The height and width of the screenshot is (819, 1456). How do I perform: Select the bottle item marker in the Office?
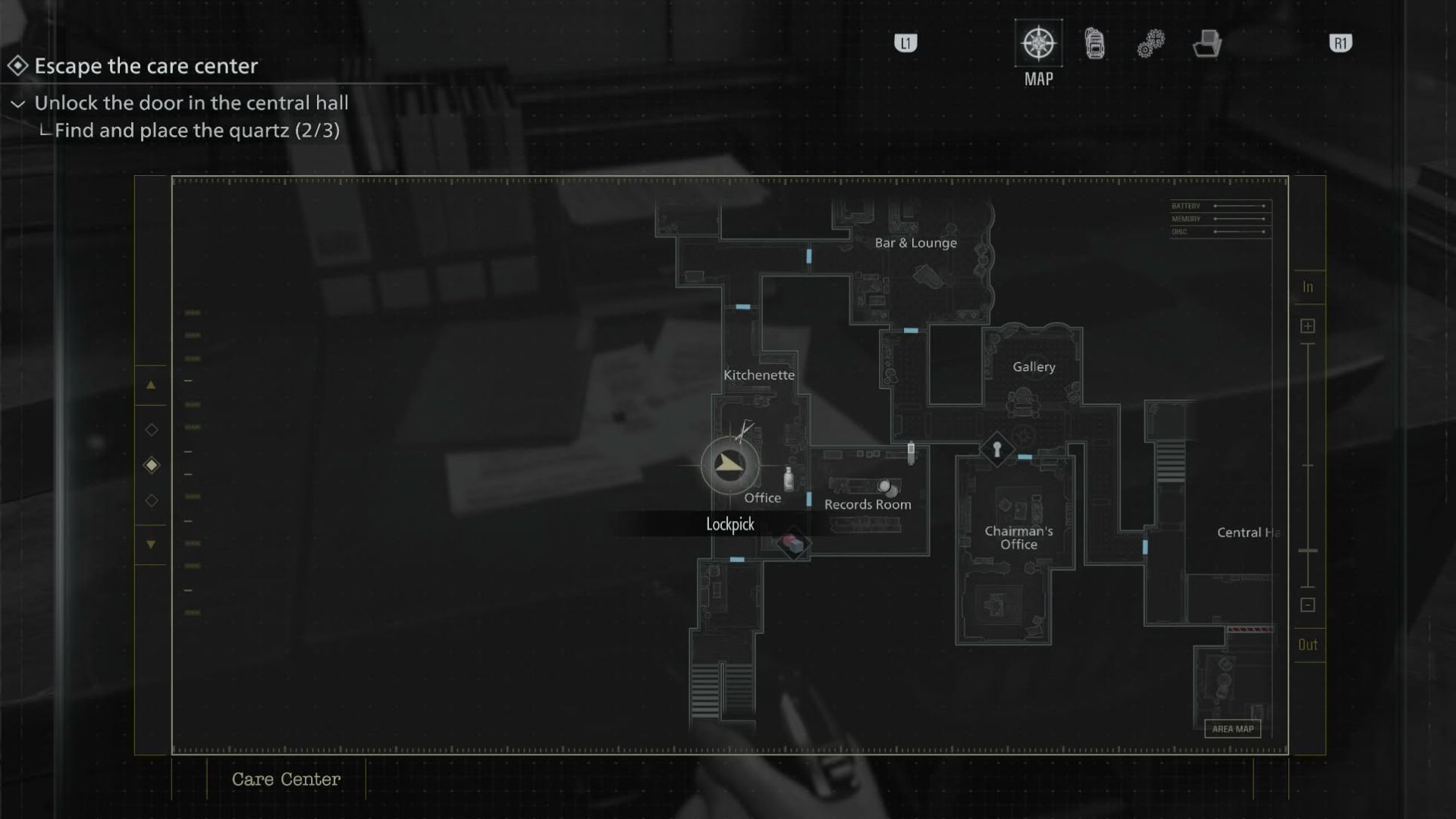coord(789,479)
